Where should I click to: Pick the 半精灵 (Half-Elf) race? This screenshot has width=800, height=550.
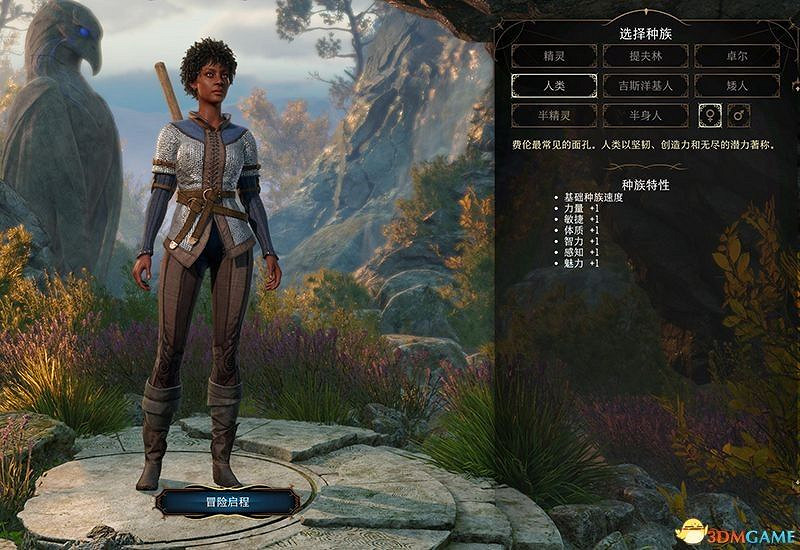click(x=554, y=116)
